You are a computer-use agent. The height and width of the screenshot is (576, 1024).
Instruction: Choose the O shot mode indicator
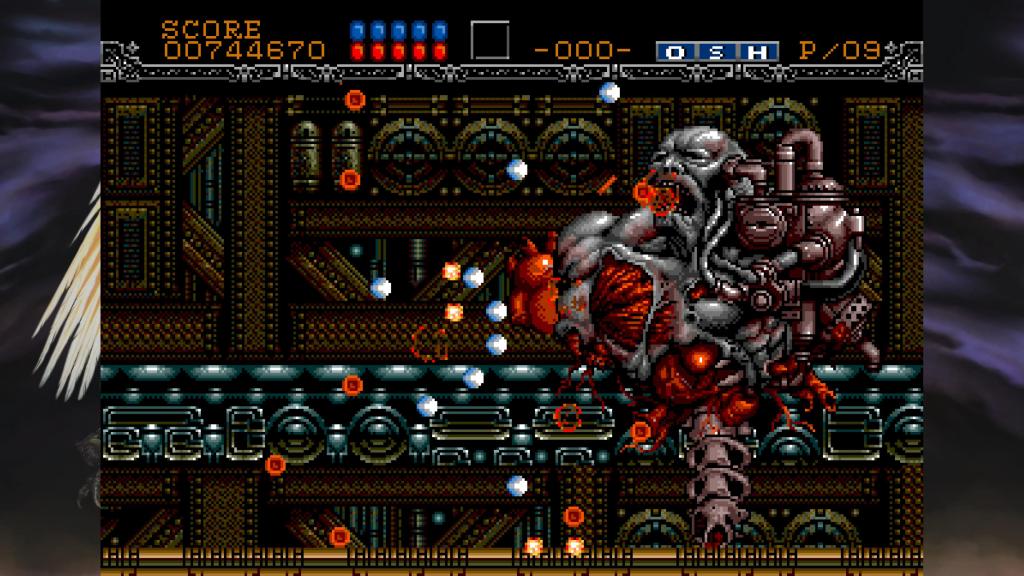[675, 51]
